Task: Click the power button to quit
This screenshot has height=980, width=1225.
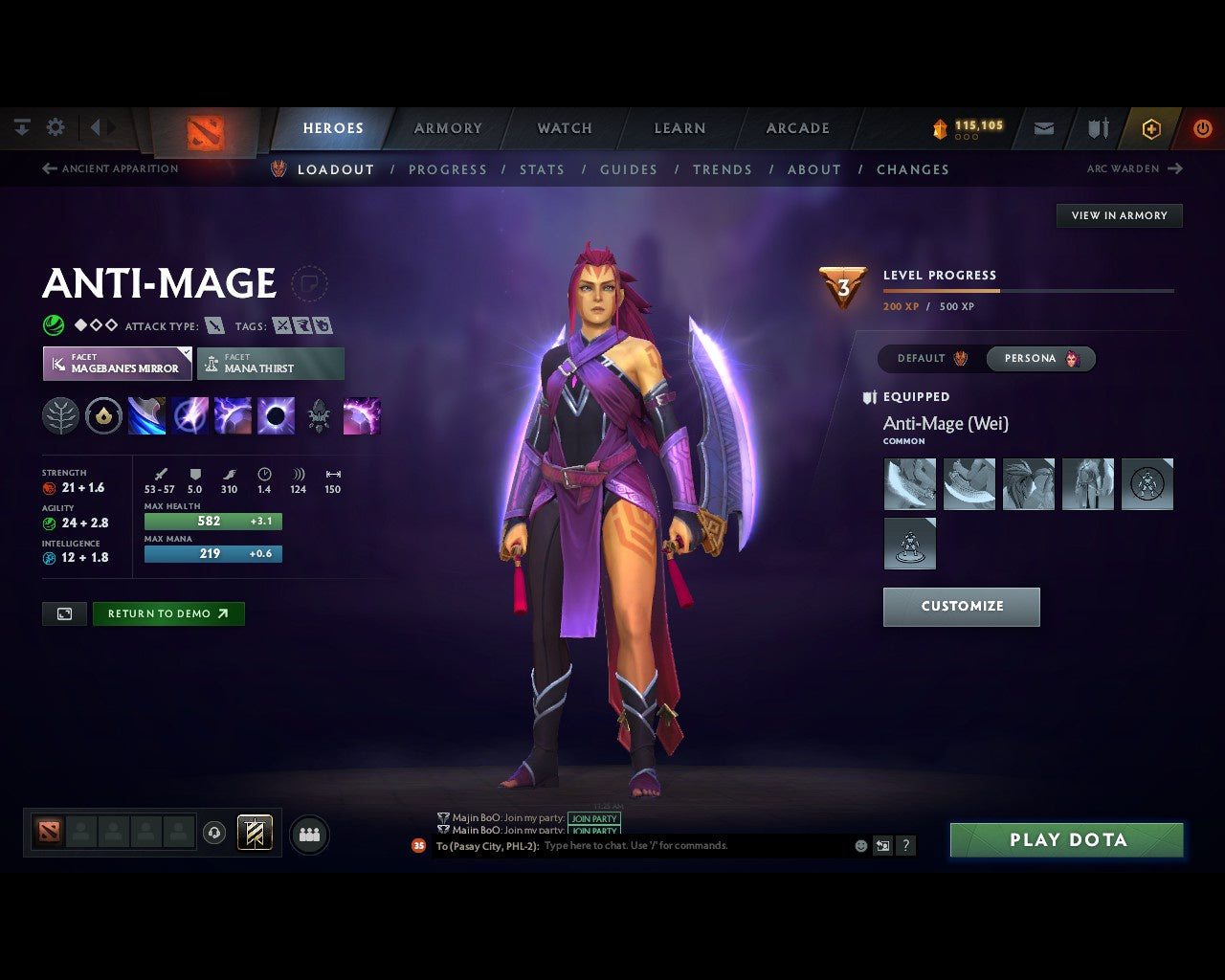Action: click(1203, 127)
